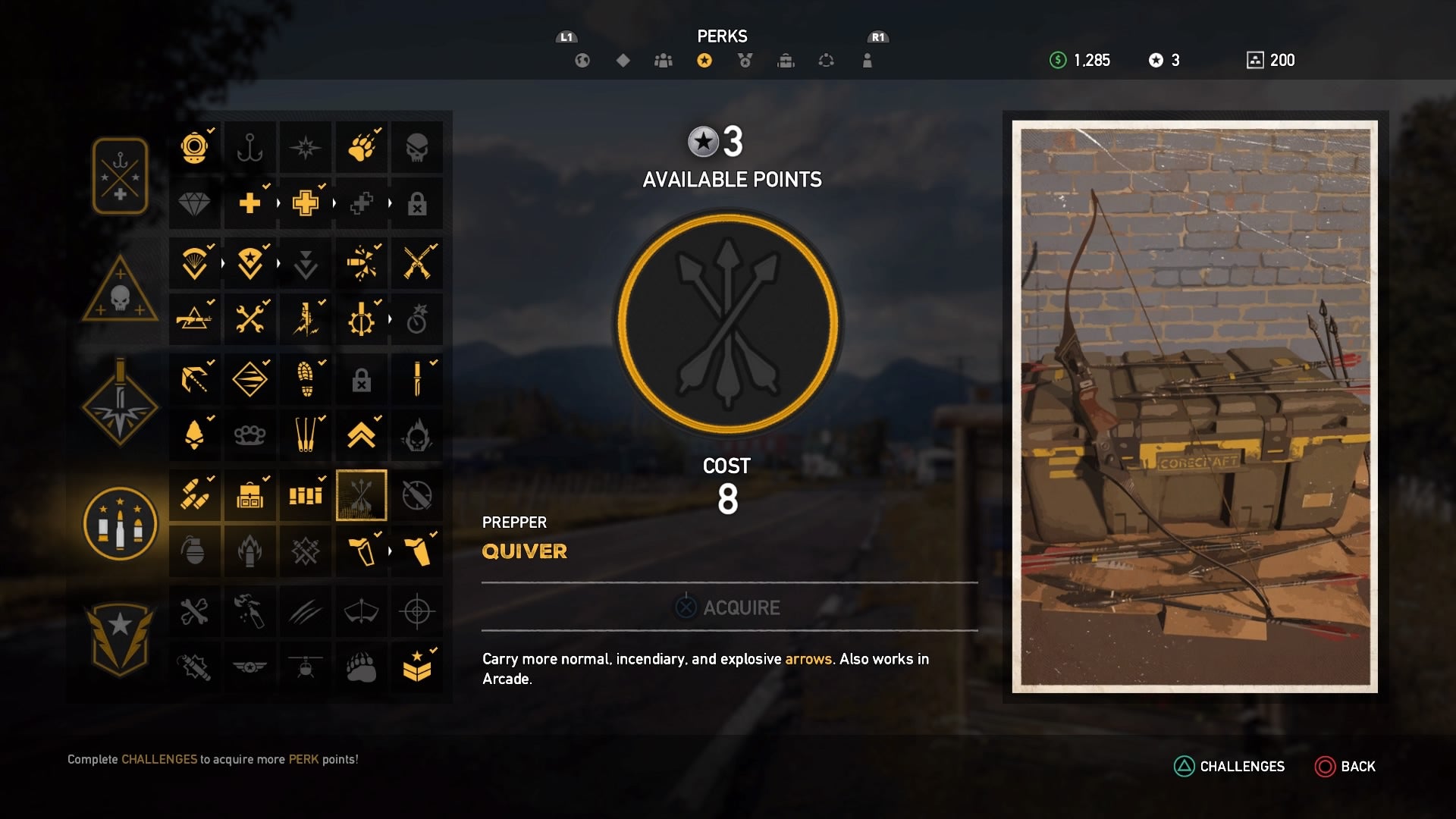This screenshot has width=1456, height=819.
Task: Select the Quiver perk icon
Action: point(362,496)
